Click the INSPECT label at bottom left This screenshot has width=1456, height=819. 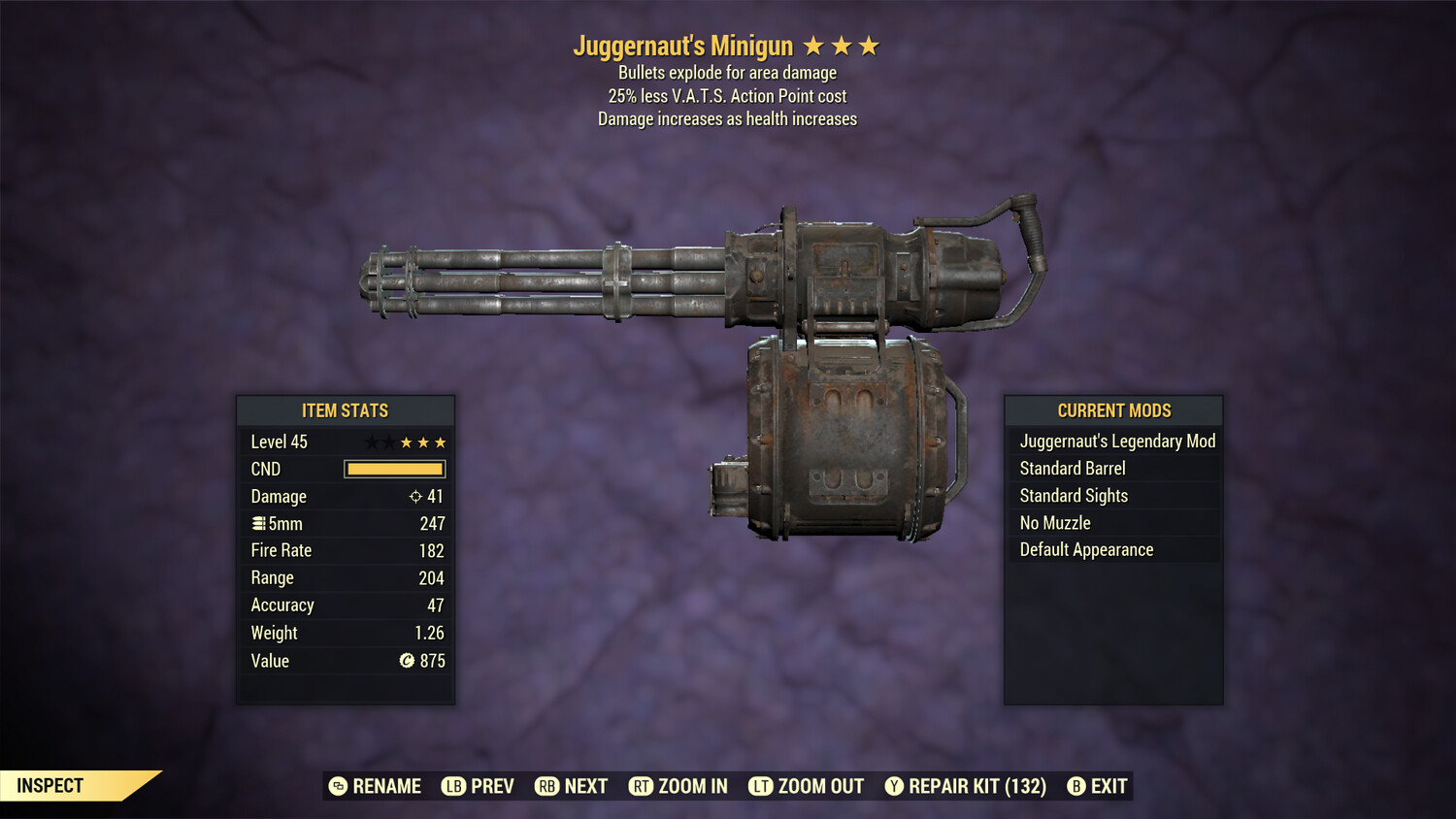click(50, 785)
